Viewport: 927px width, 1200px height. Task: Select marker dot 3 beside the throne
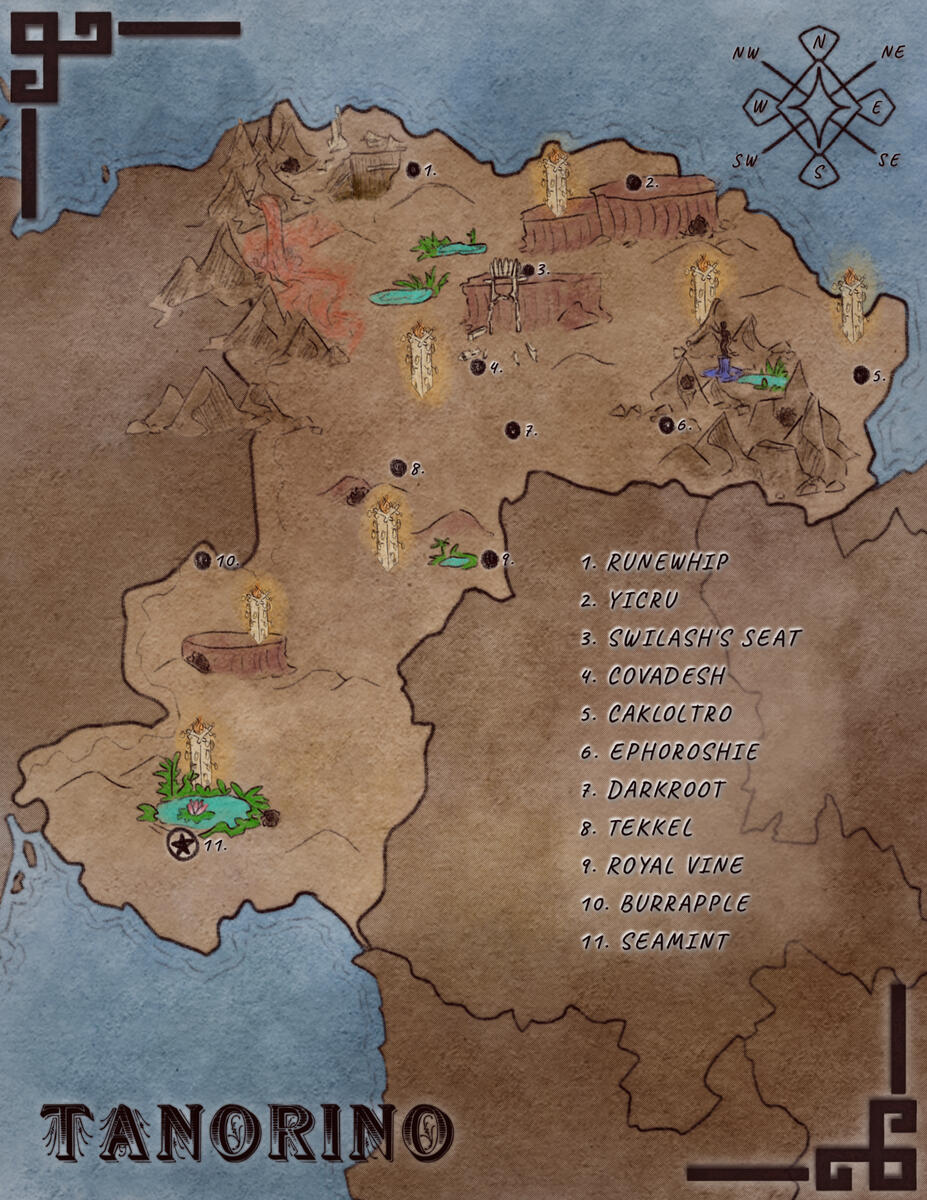pyautogui.click(x=527, y=269)
